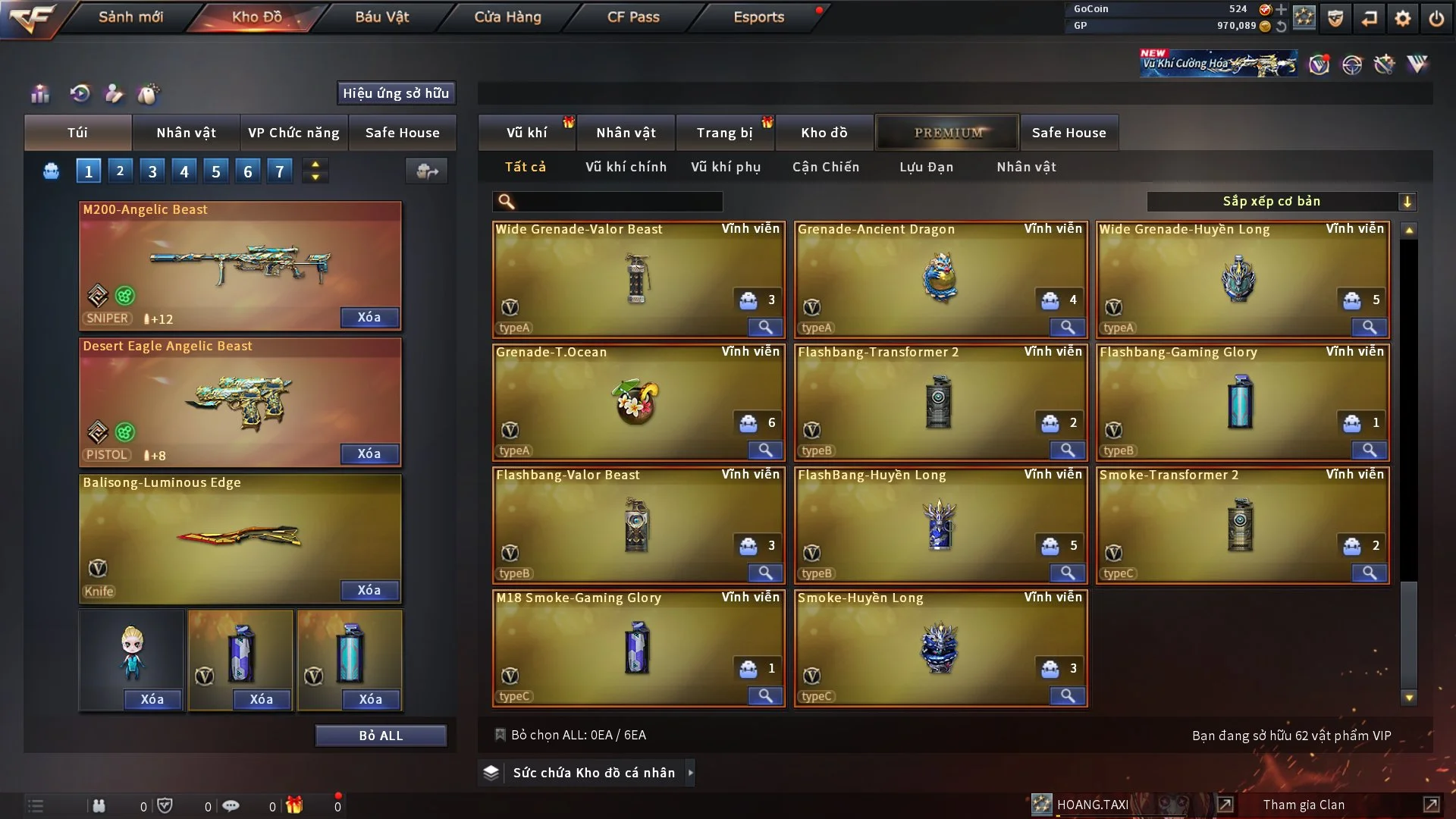Switch to the Vũ khí tab
Image resolution: width=1456 pixels, height=819 pixels.
[526, 133]
